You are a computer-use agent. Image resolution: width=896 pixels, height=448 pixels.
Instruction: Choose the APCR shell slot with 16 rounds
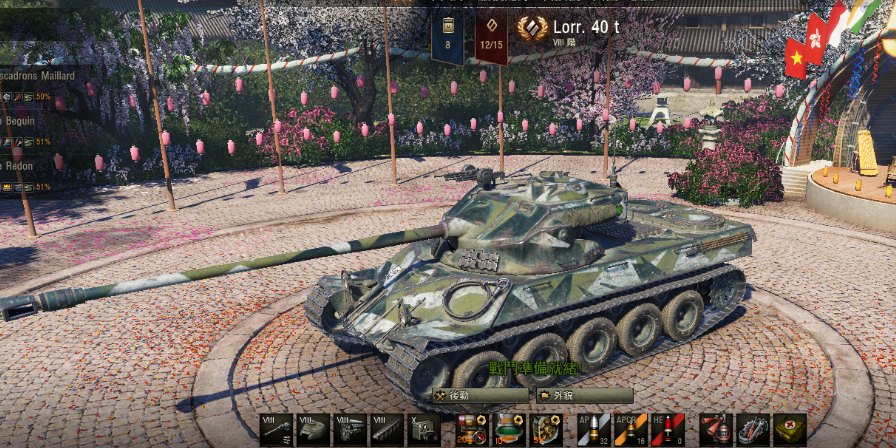point(631,430)
